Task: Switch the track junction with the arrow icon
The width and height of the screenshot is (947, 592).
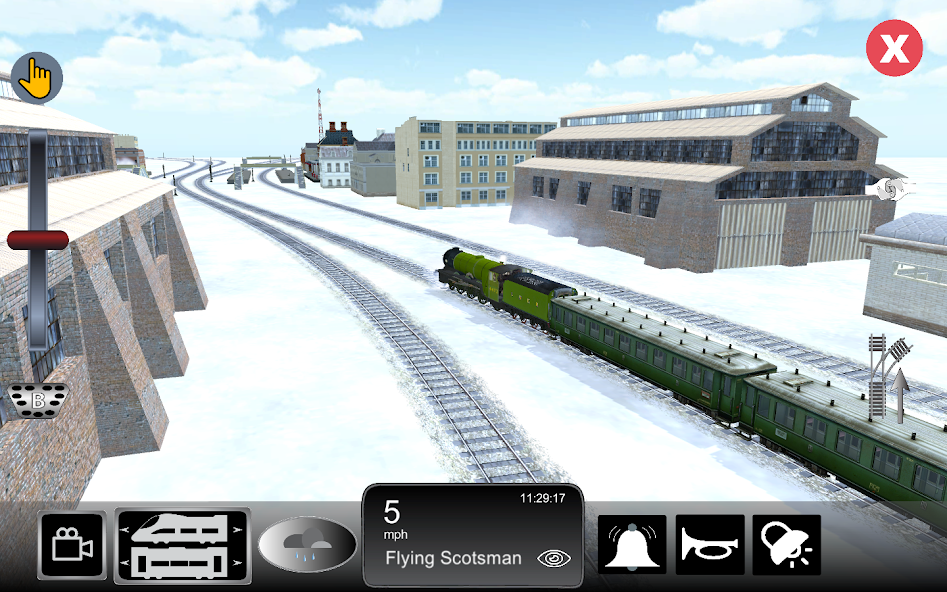Action: 891,378
